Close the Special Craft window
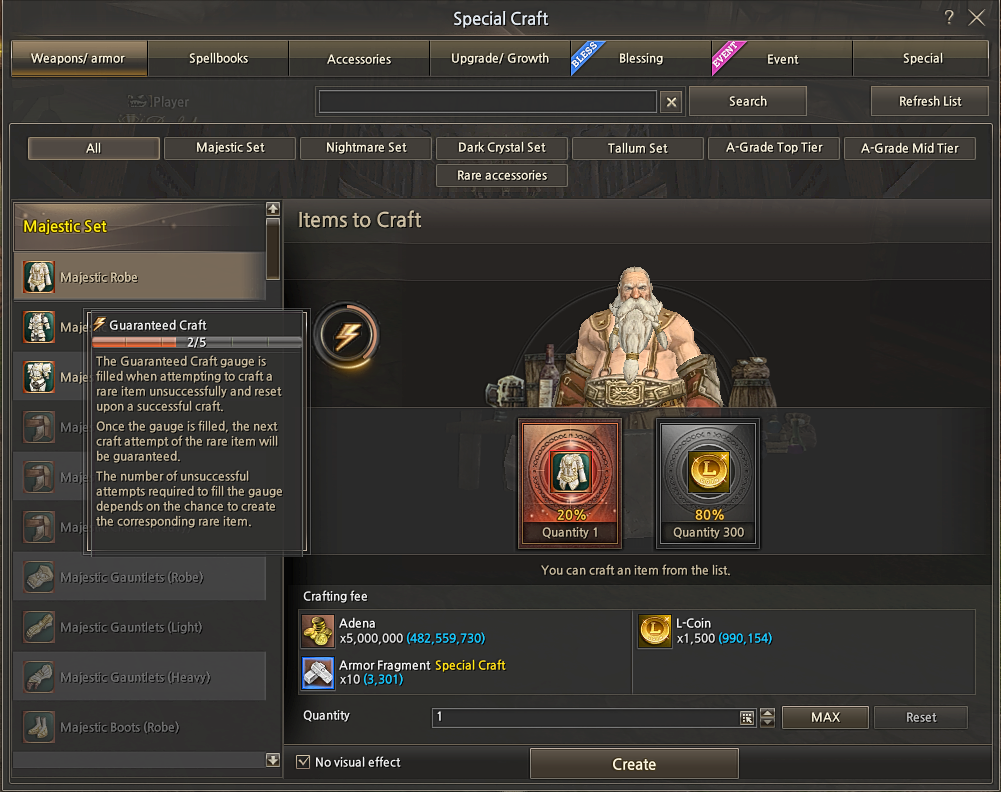1001x792 pixels. click(977, 18)
